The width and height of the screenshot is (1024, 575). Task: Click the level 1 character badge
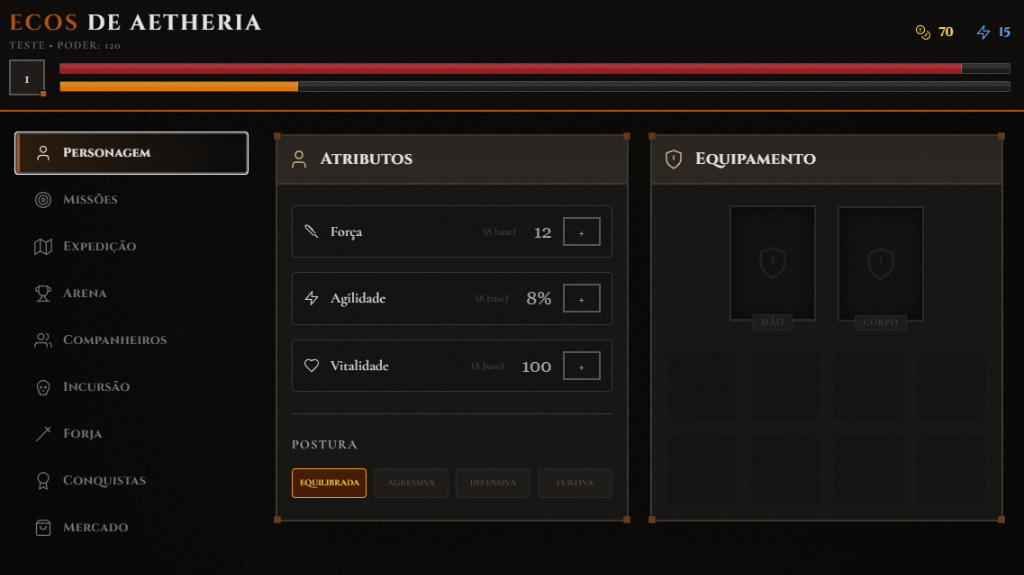pos(27,78)
